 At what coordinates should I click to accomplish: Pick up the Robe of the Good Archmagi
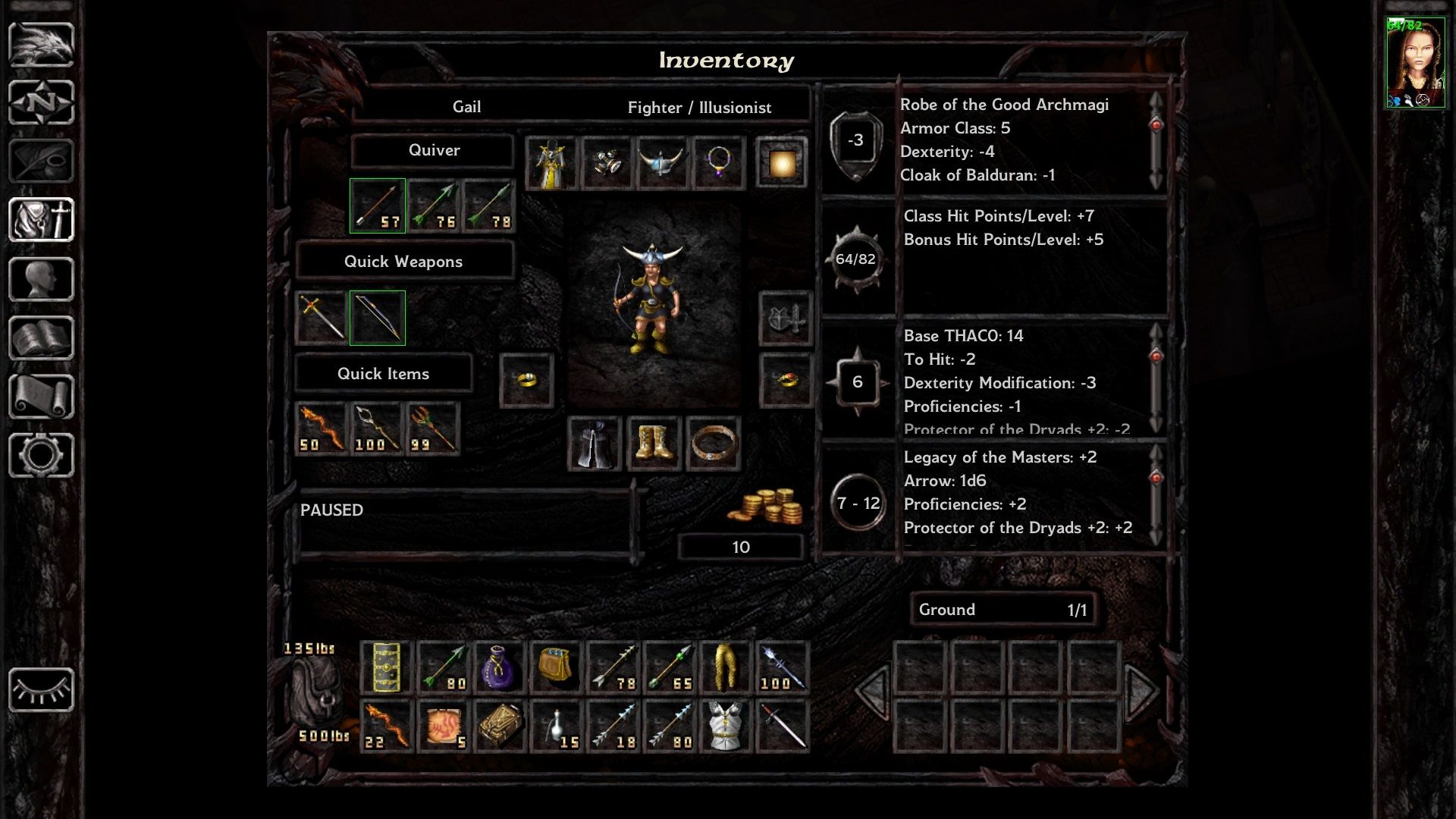(x=551, y=163)
